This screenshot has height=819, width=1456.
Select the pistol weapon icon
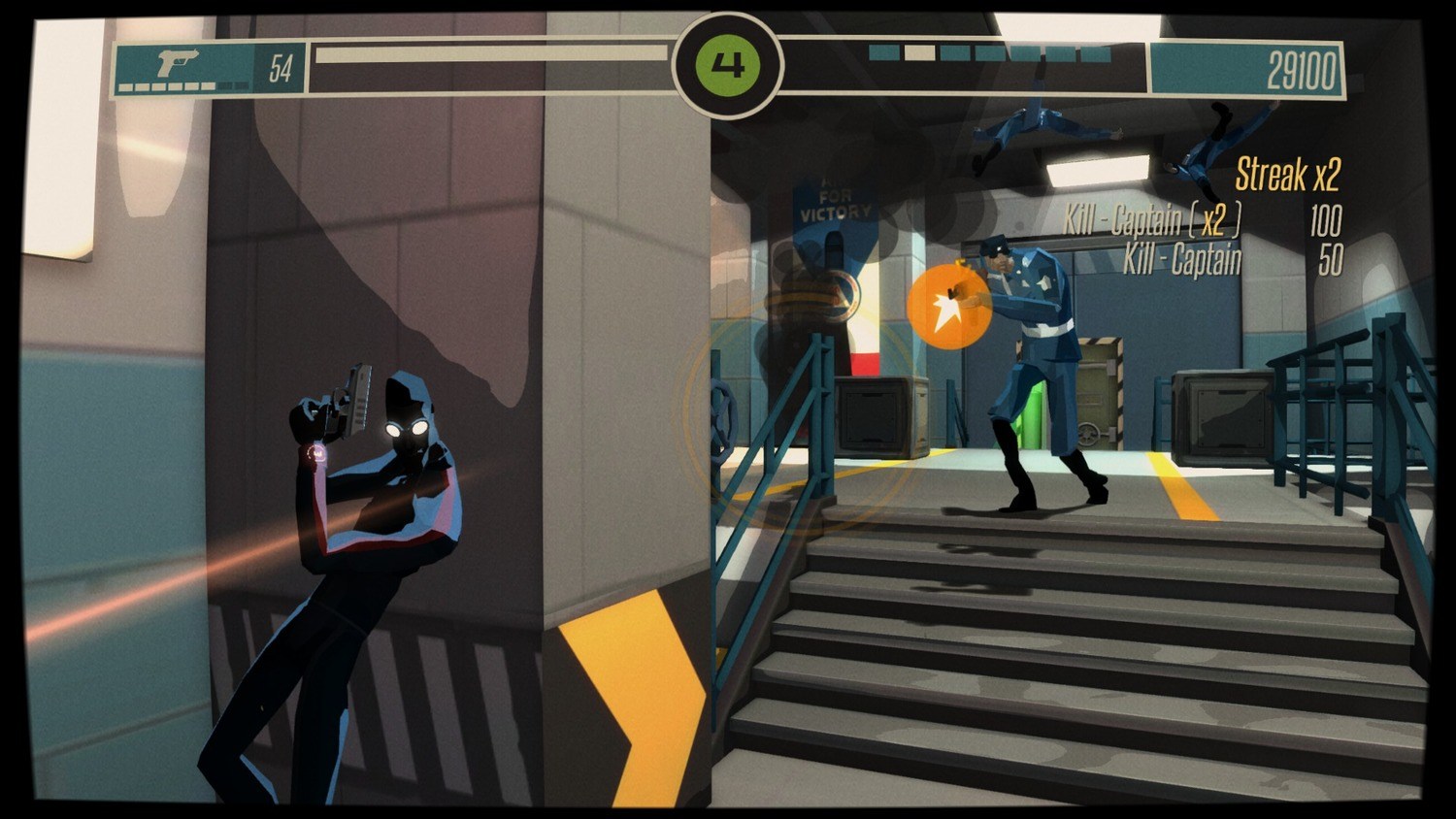tap(178, 63)
